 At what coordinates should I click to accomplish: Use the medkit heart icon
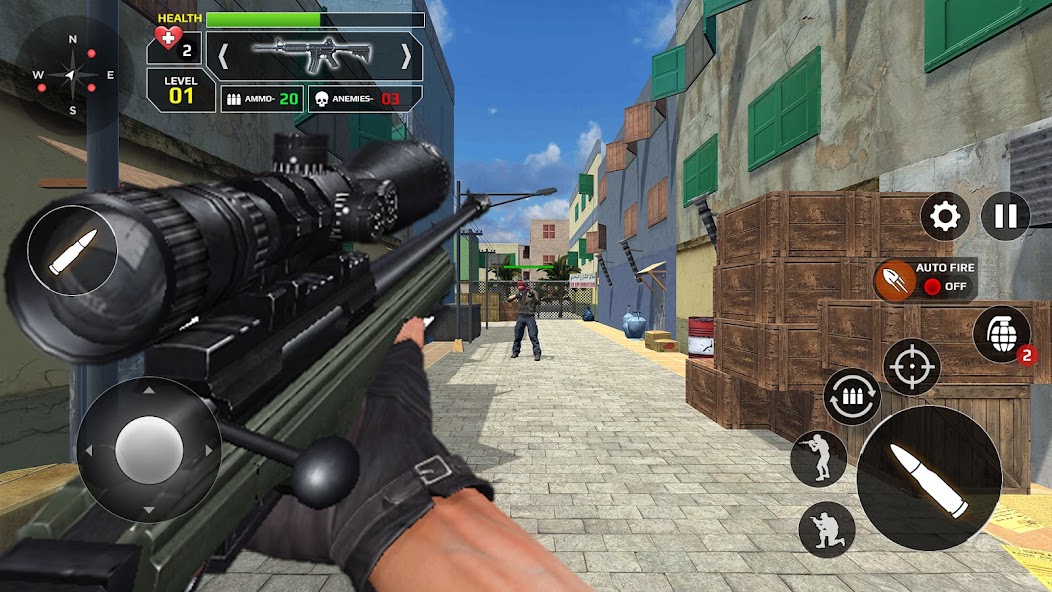coord(167,40)
